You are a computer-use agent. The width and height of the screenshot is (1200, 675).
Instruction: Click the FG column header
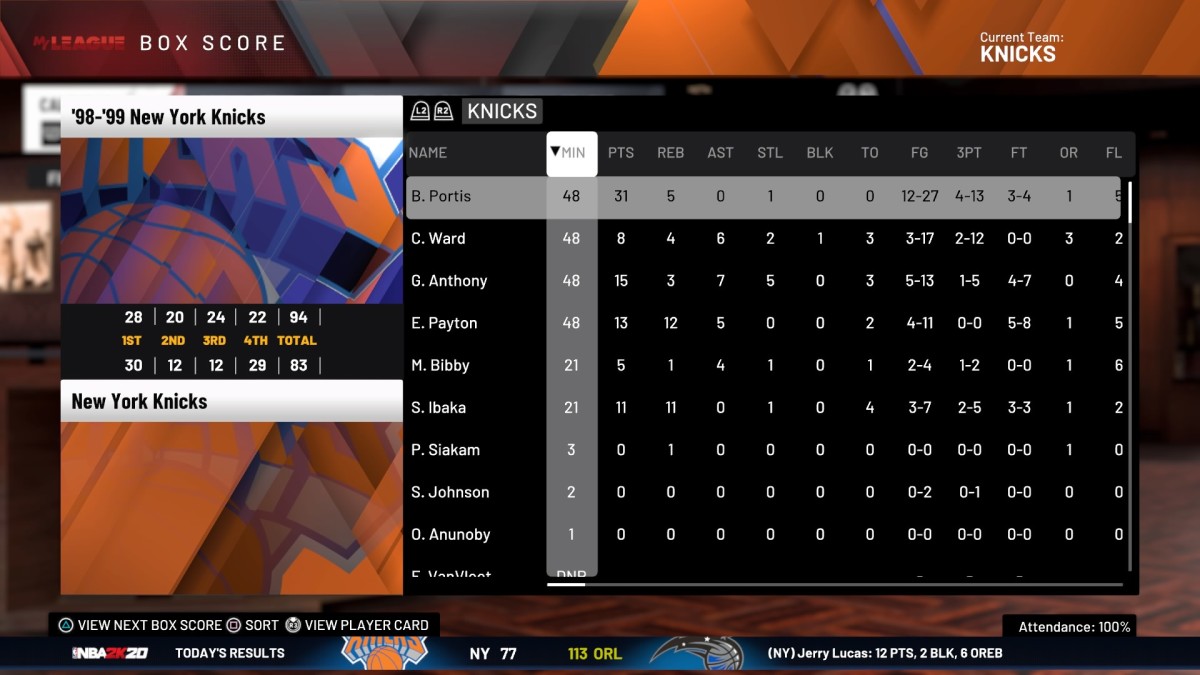[x=919, y=153]
